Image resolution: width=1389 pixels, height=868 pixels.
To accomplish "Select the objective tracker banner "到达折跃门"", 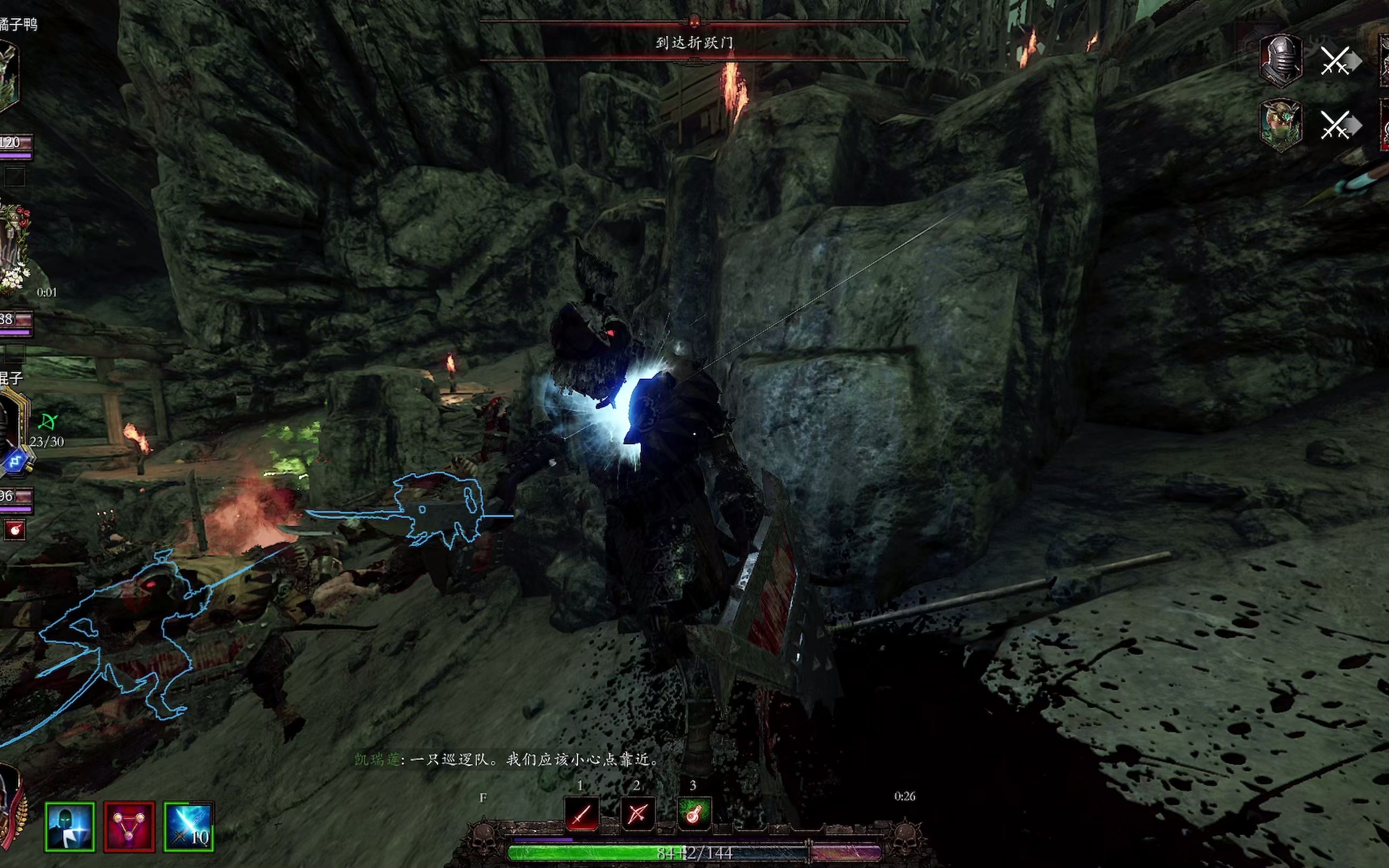I will pyautogui.click(x=694, y=42).
